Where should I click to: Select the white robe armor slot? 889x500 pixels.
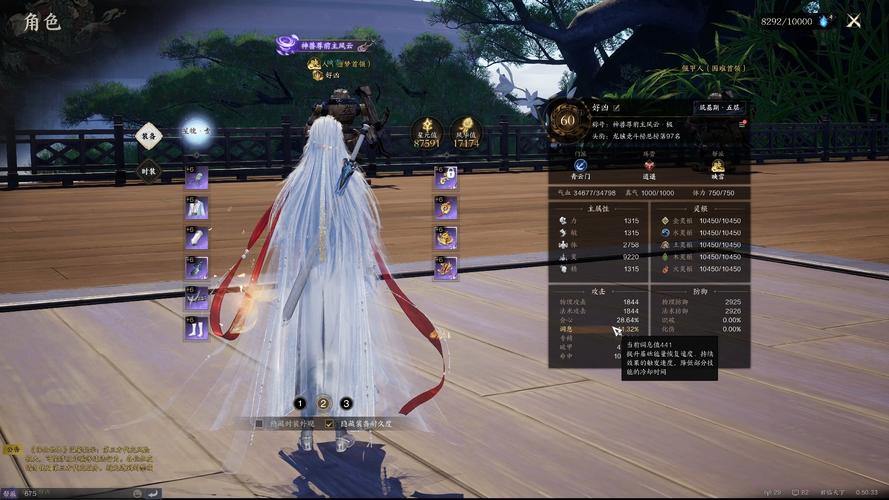(196, 208)
